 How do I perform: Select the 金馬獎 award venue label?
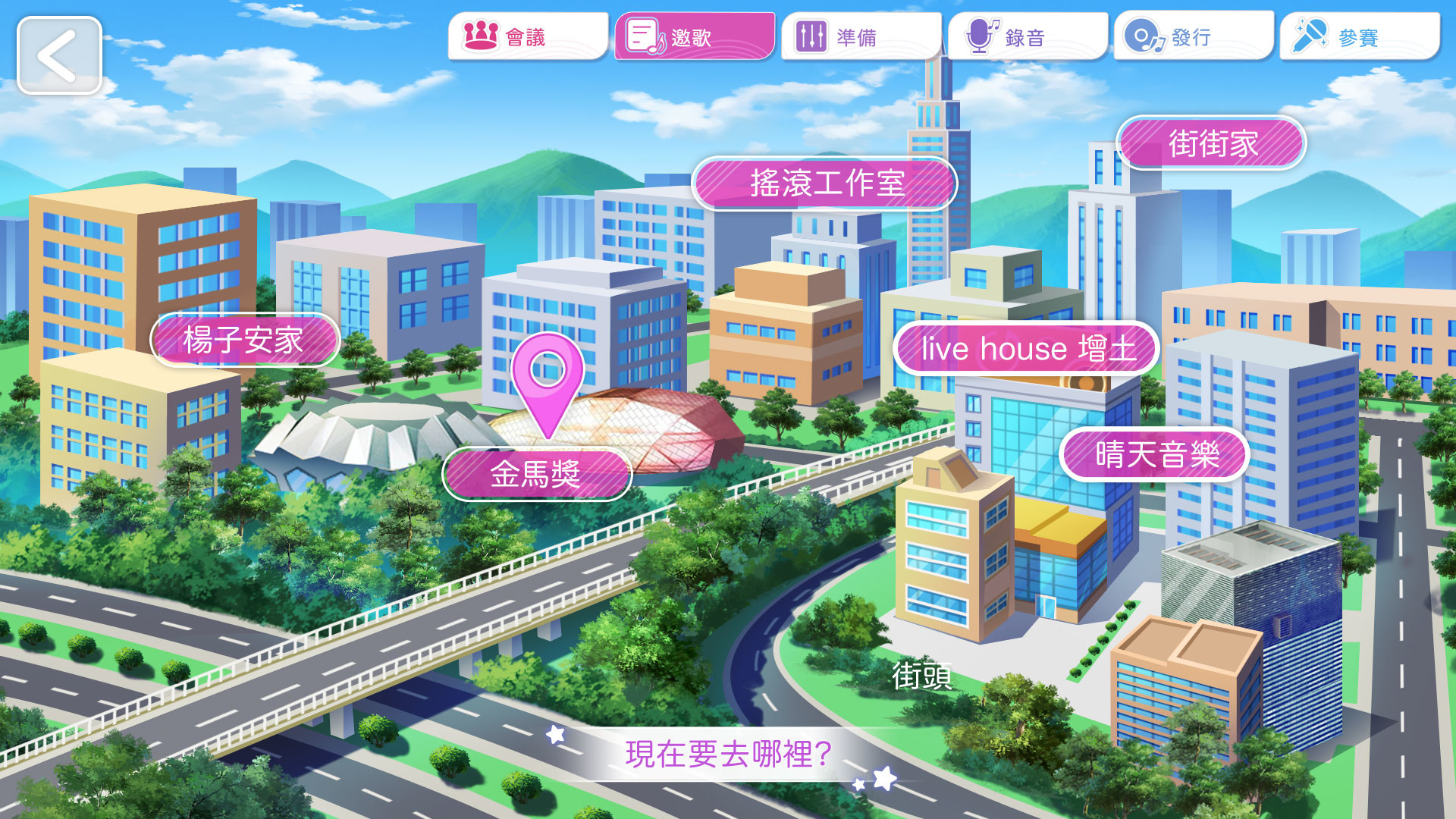pyautogui.click(x=537, y=472)
